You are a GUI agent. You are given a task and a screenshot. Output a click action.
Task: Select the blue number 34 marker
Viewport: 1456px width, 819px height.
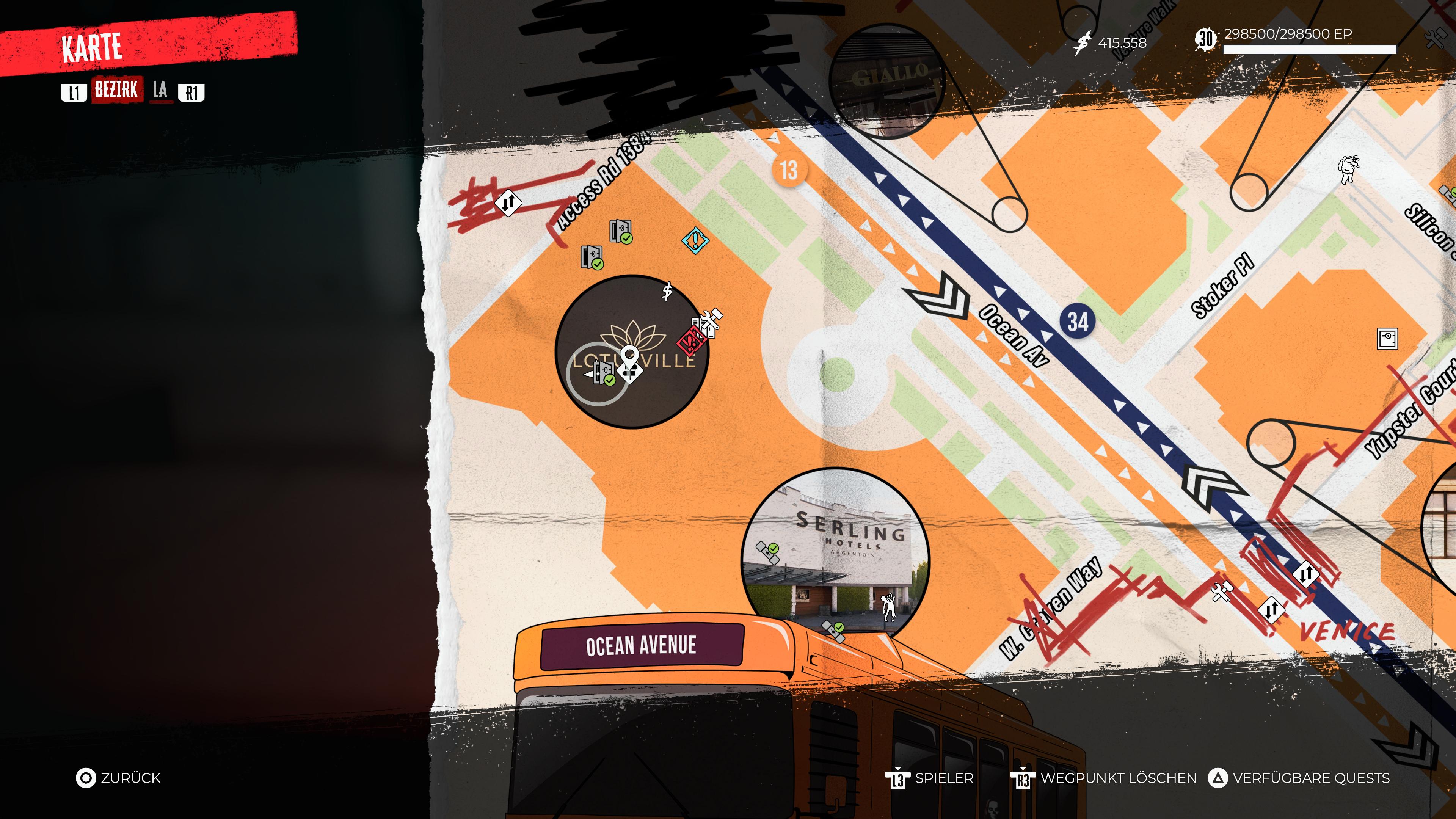[x=1077, y=322]
